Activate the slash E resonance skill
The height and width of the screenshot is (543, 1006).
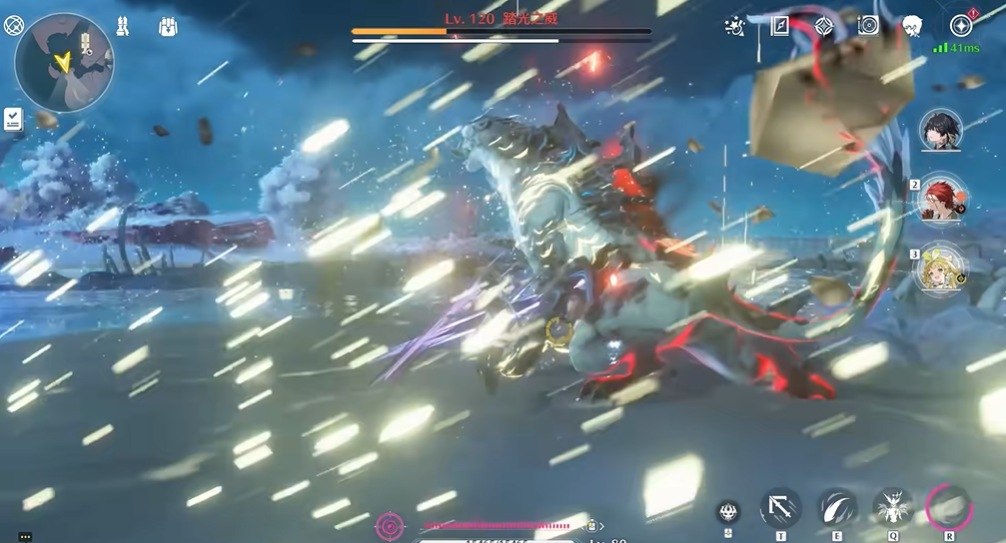pos(837,509)
